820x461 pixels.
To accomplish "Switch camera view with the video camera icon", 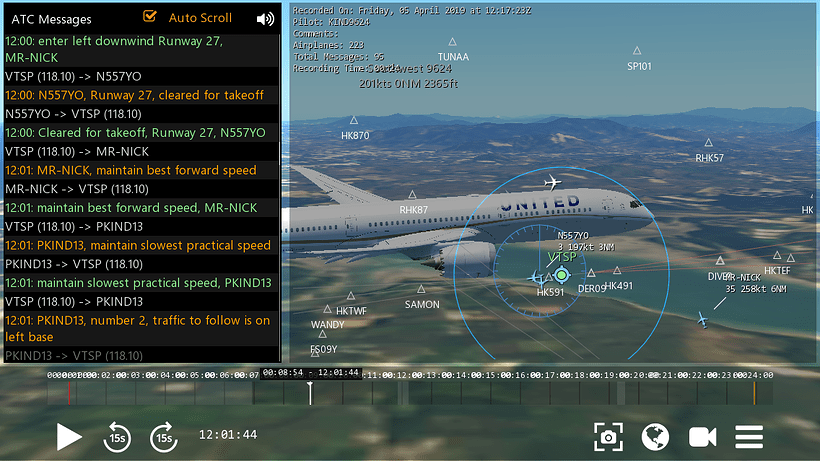I will (x=703, y=436).
